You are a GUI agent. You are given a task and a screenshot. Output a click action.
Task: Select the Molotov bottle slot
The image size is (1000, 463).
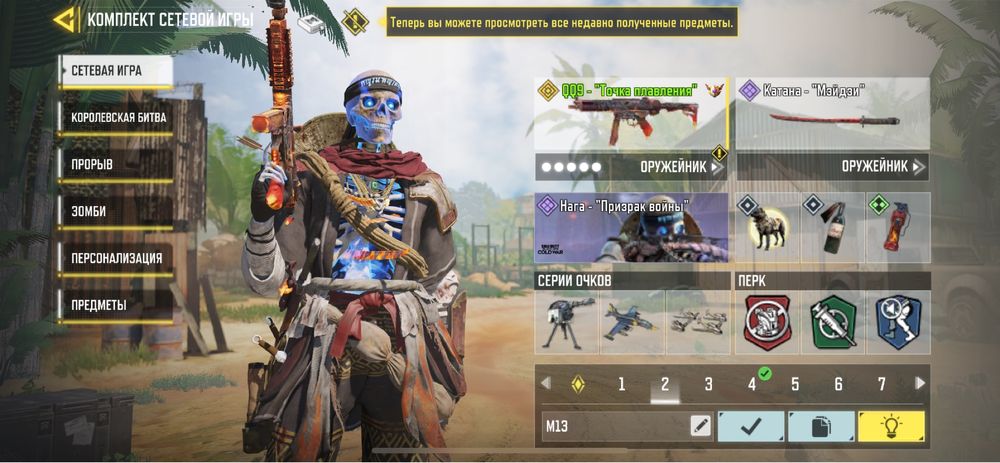[832, 228]
